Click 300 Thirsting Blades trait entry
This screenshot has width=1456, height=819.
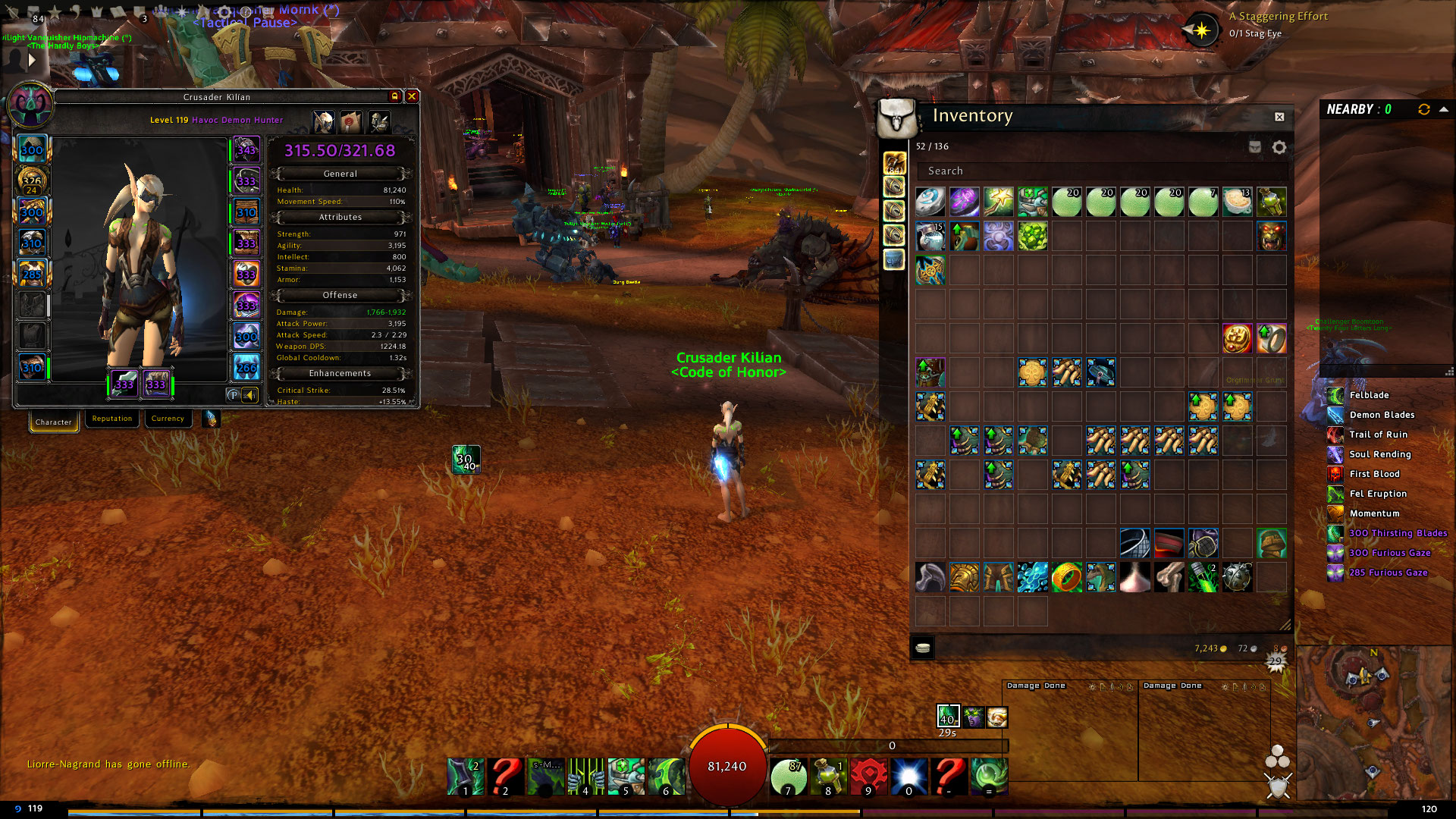[1398, 533]
